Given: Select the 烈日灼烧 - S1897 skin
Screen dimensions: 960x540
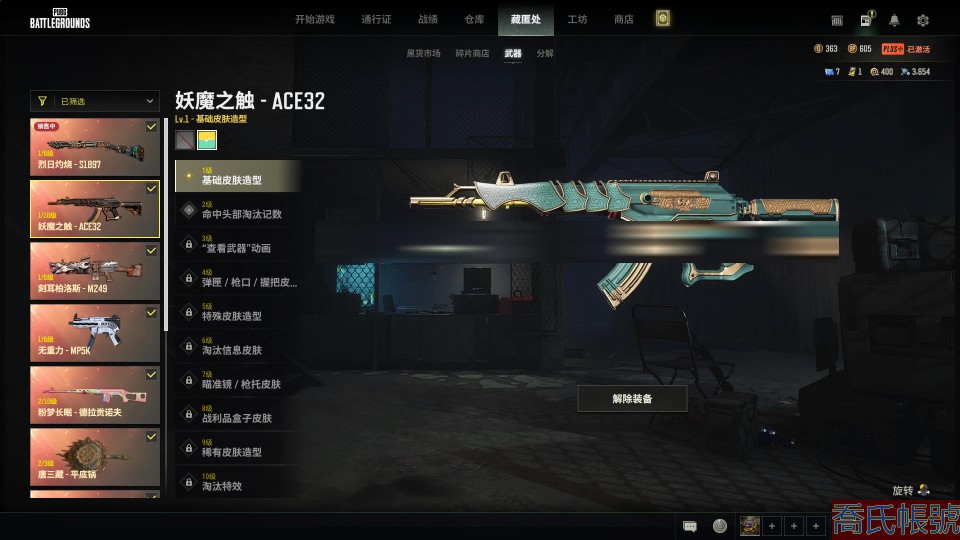Looking at the screenshot, I should coord(95,147).
